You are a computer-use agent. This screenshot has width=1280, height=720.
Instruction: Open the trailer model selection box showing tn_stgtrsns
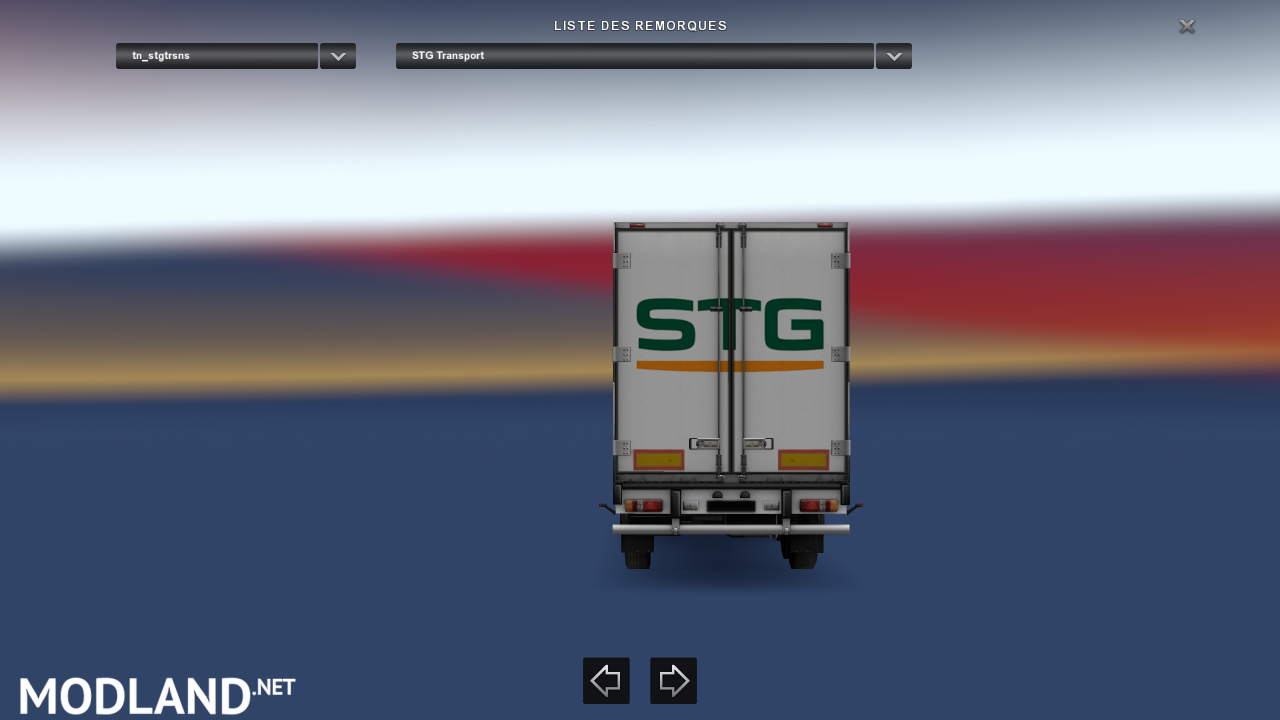coord(216,56)
